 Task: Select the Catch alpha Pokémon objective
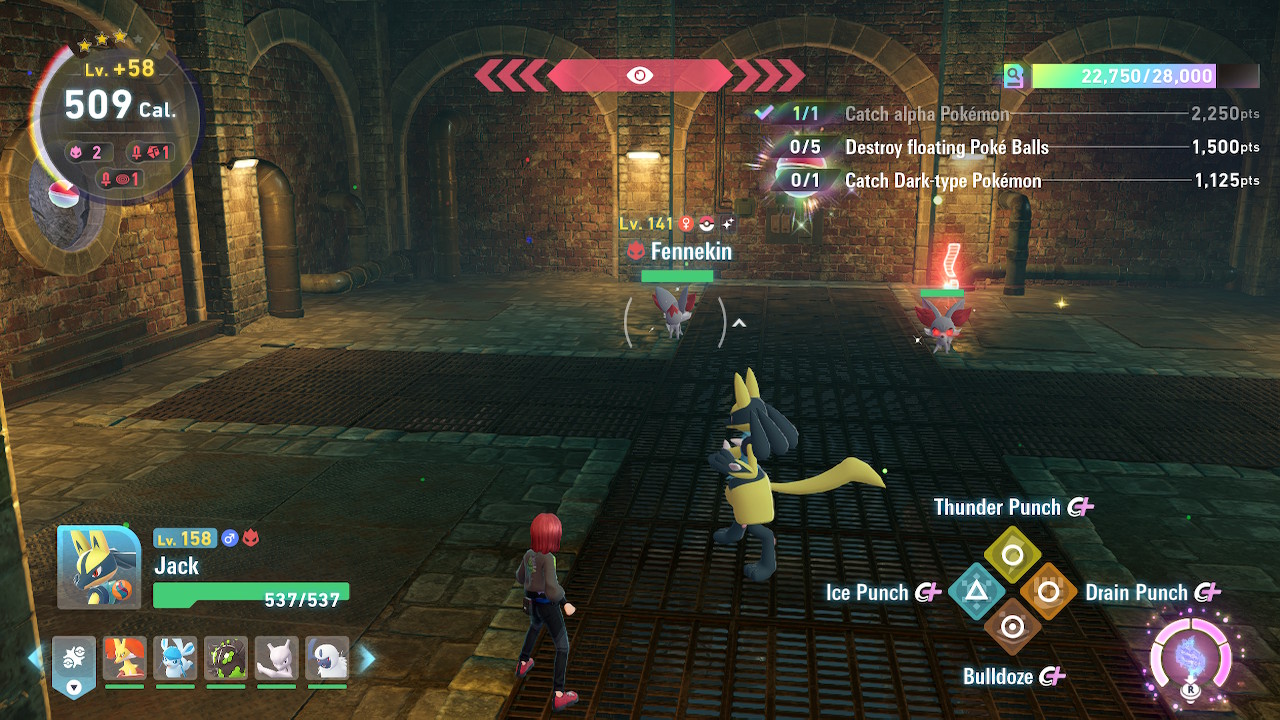click(x=926, y=114)
